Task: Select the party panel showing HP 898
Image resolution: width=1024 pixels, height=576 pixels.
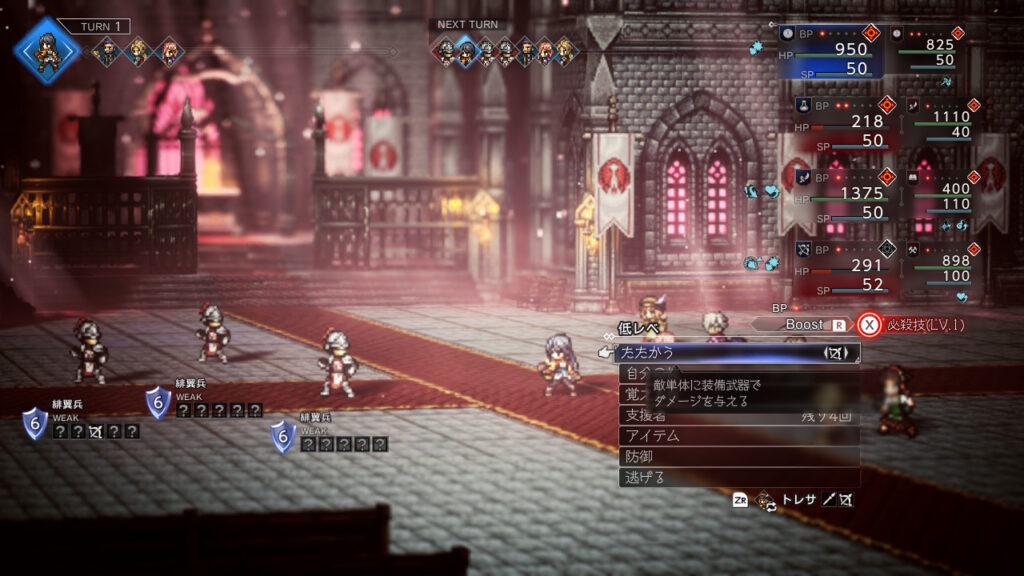Action: click(x=942, y=268)
